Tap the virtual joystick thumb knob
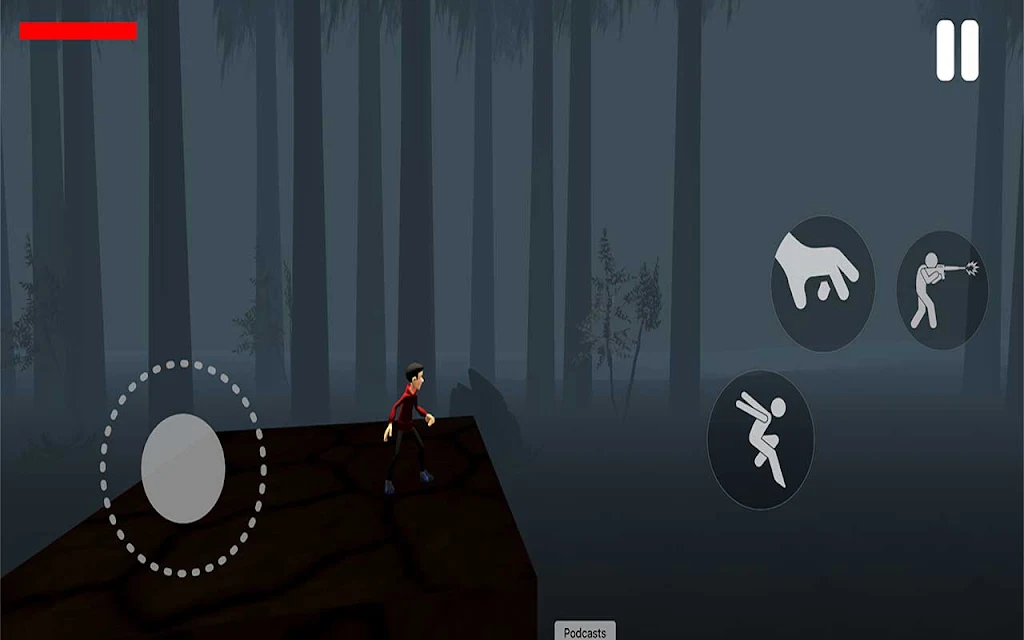Screen dimensions: 1024x640 (183, 468)
